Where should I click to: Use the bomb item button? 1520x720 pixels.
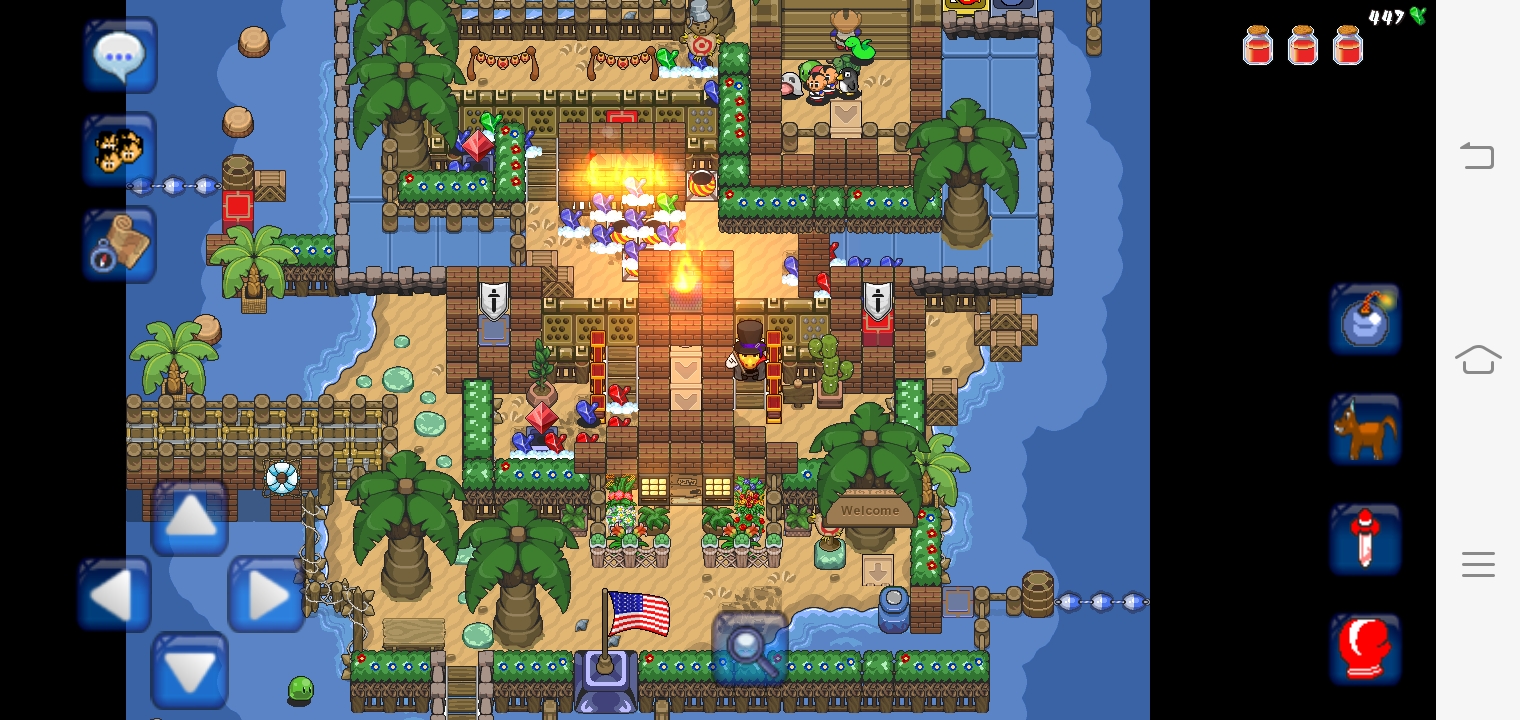point(1365,320)
